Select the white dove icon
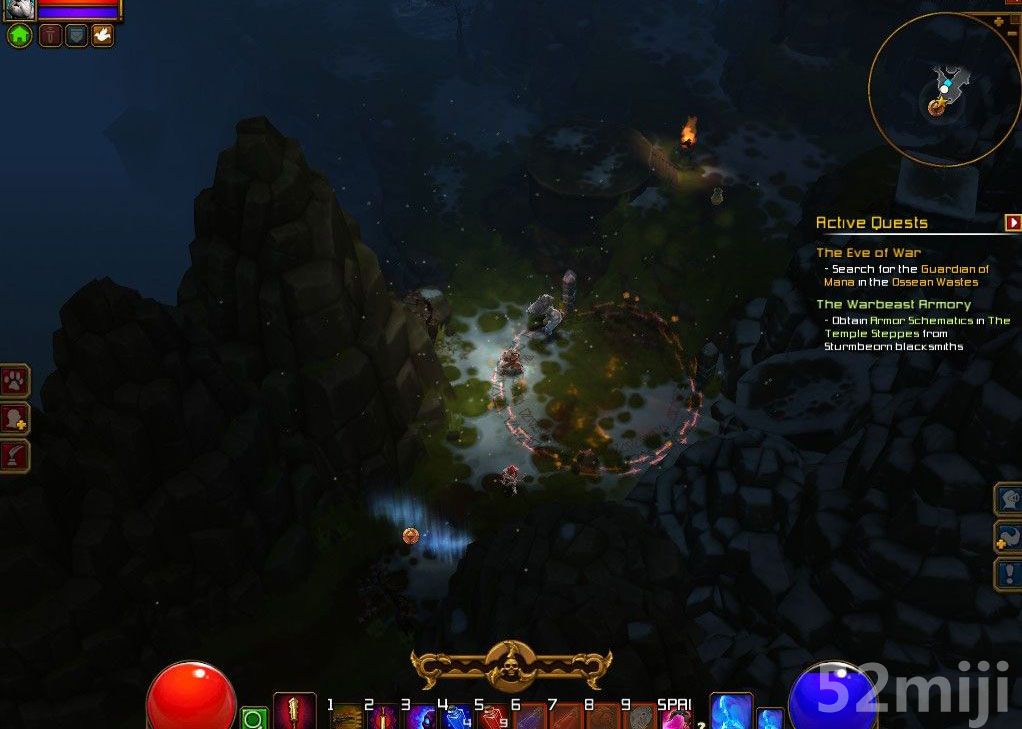Image resolution: width=1022 pixels, height=729 pixels. [102, 36]
